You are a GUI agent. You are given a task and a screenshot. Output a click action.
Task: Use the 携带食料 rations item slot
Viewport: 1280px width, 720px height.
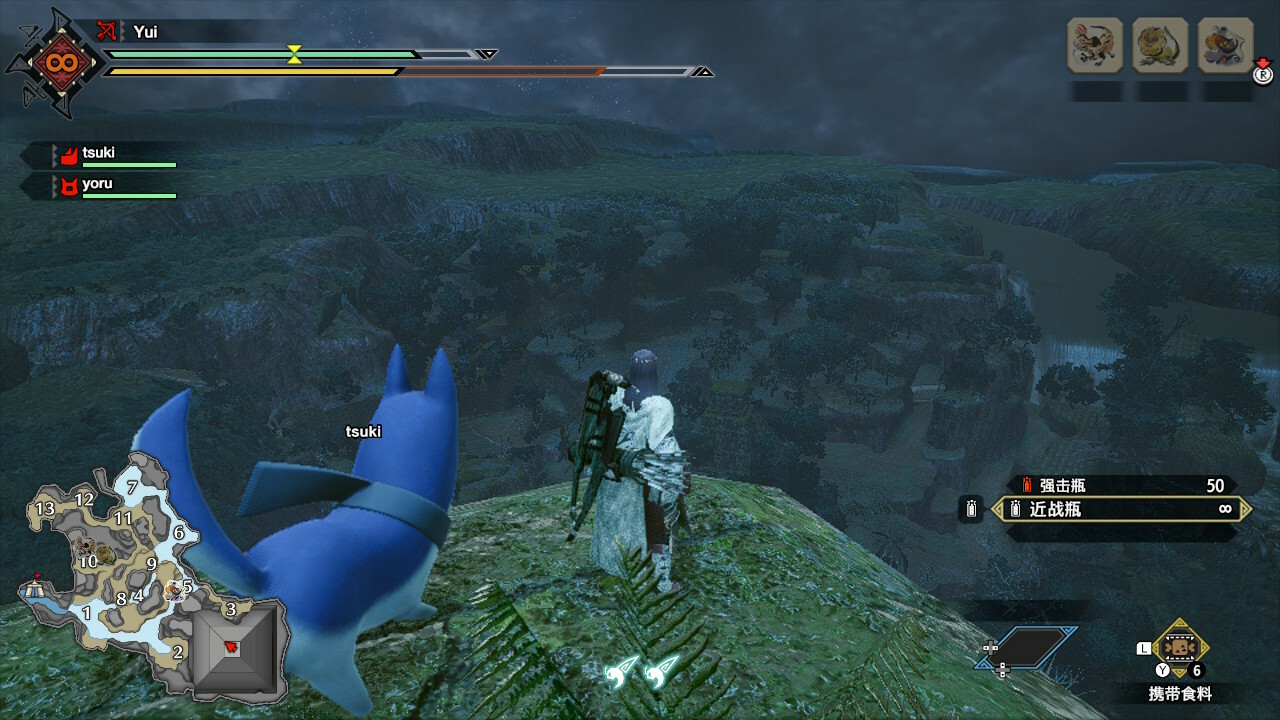click(x=1181, y=648)
